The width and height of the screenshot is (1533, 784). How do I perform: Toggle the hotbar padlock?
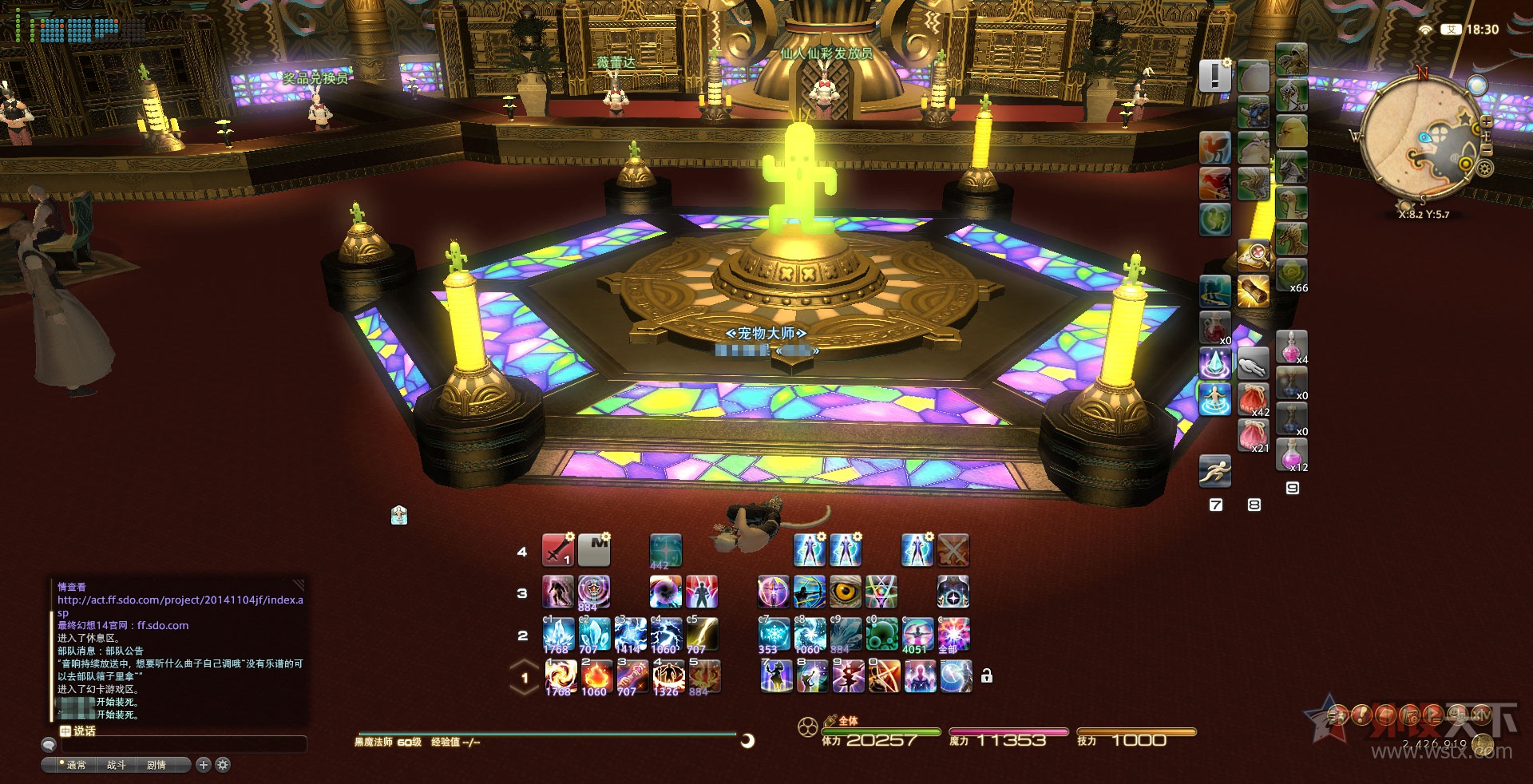coord(987,676)
